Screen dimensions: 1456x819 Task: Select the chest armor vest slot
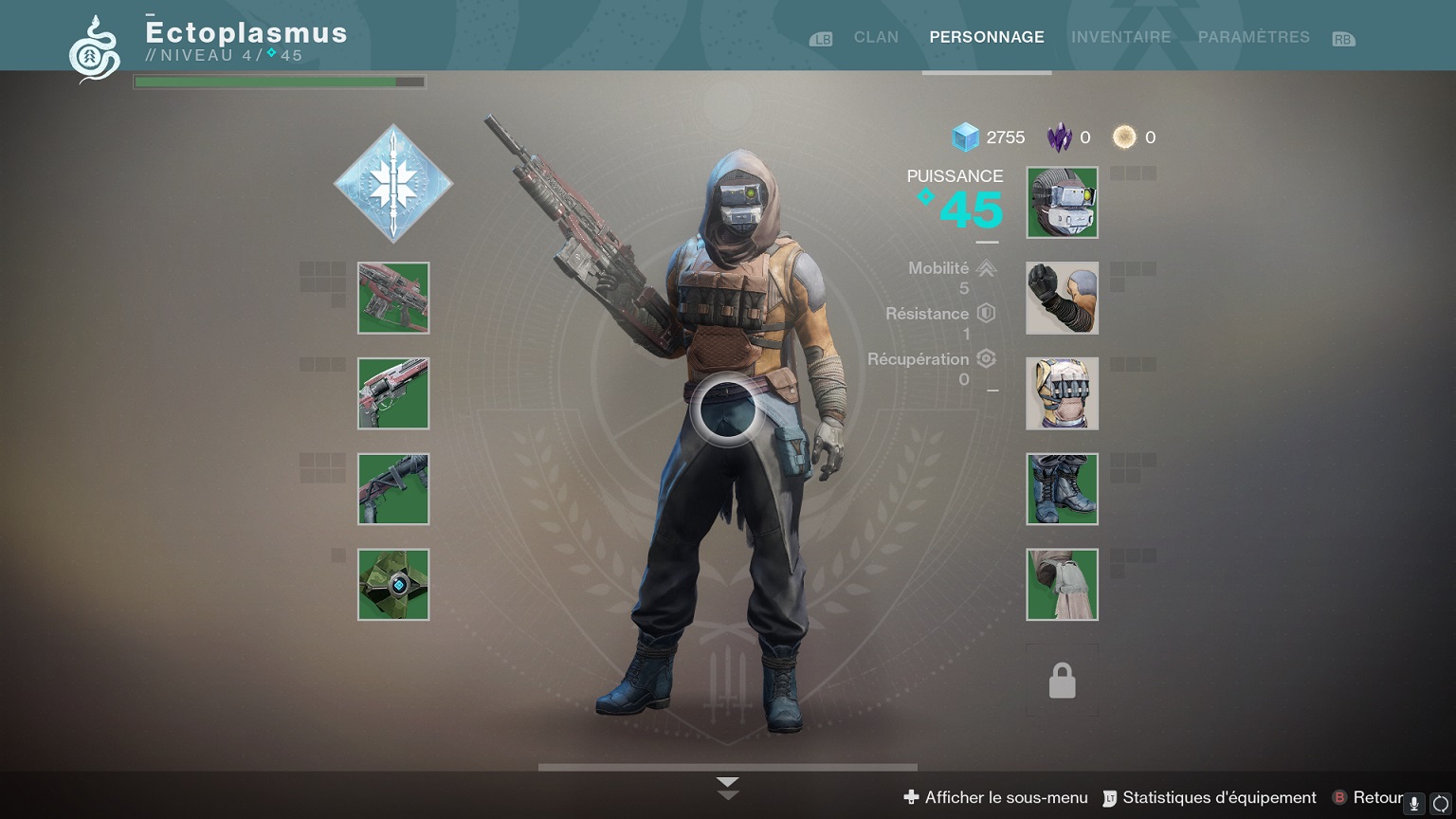(1062, 393)
